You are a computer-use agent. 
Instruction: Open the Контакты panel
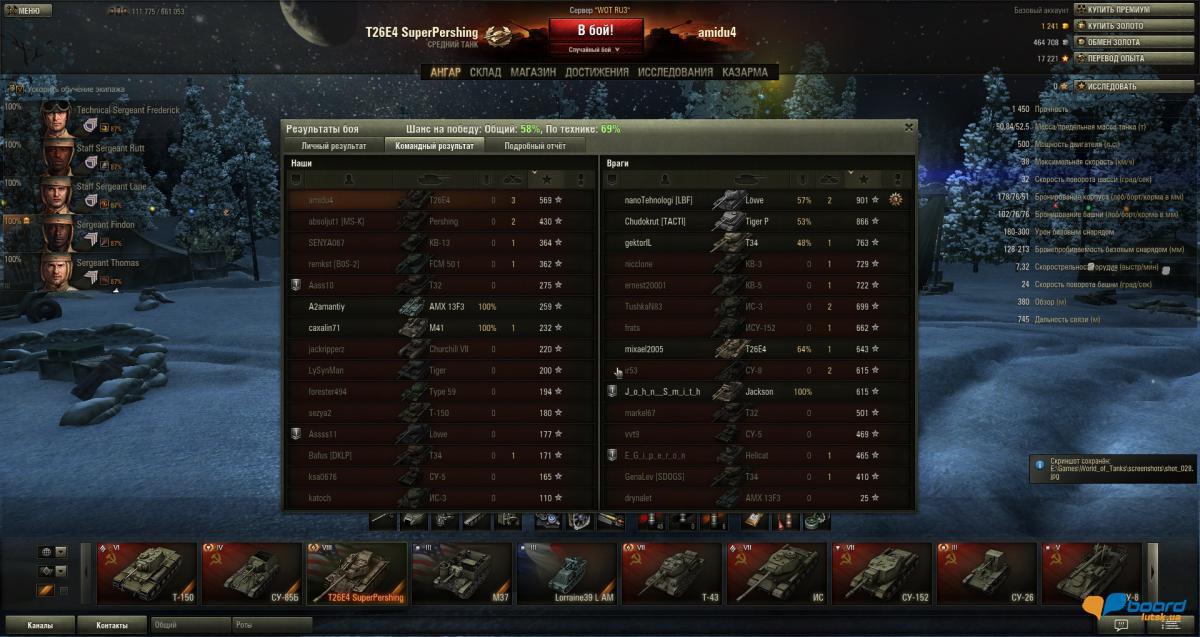[112, 625]
